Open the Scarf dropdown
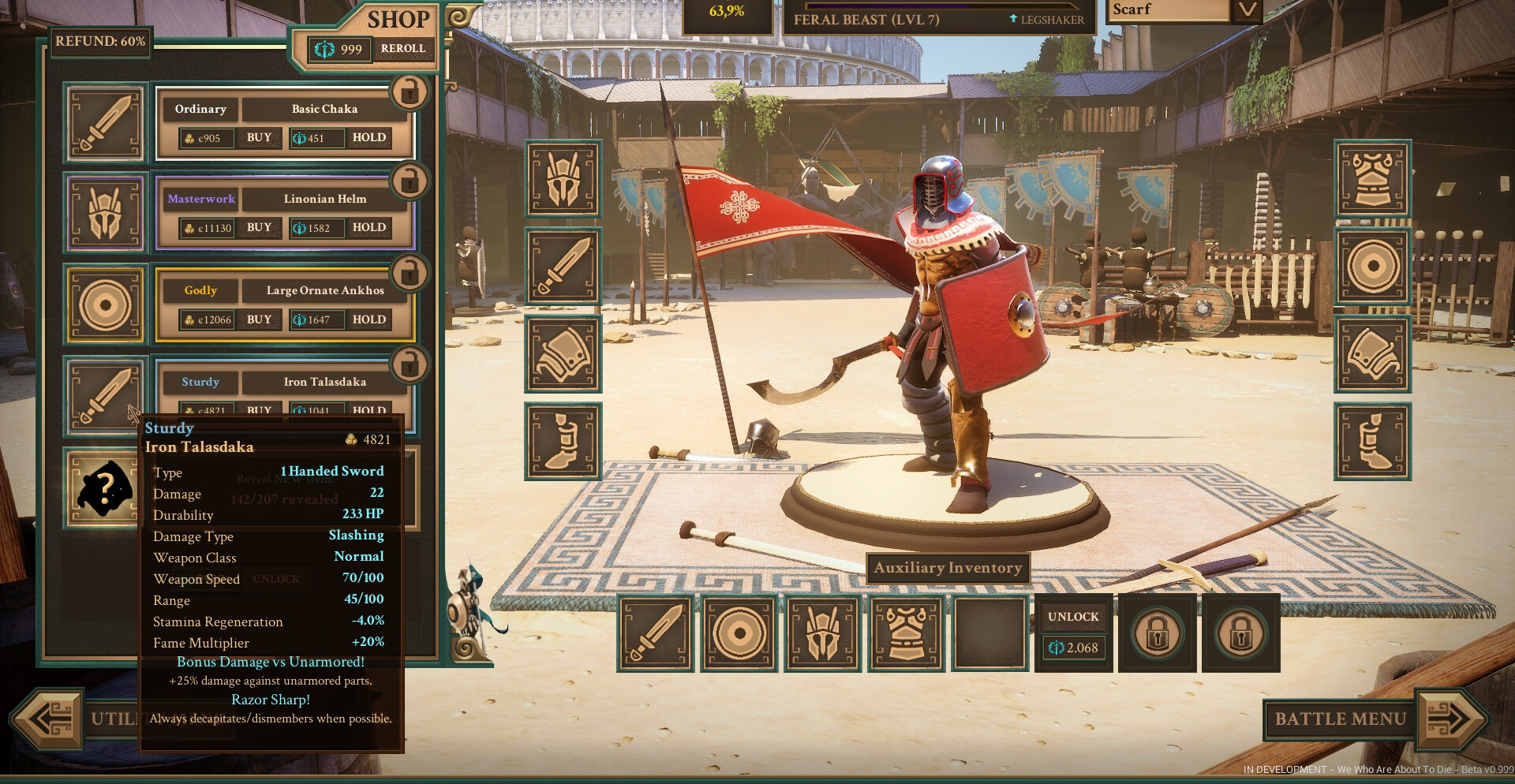The image size is (1515, 784). 1248,10
